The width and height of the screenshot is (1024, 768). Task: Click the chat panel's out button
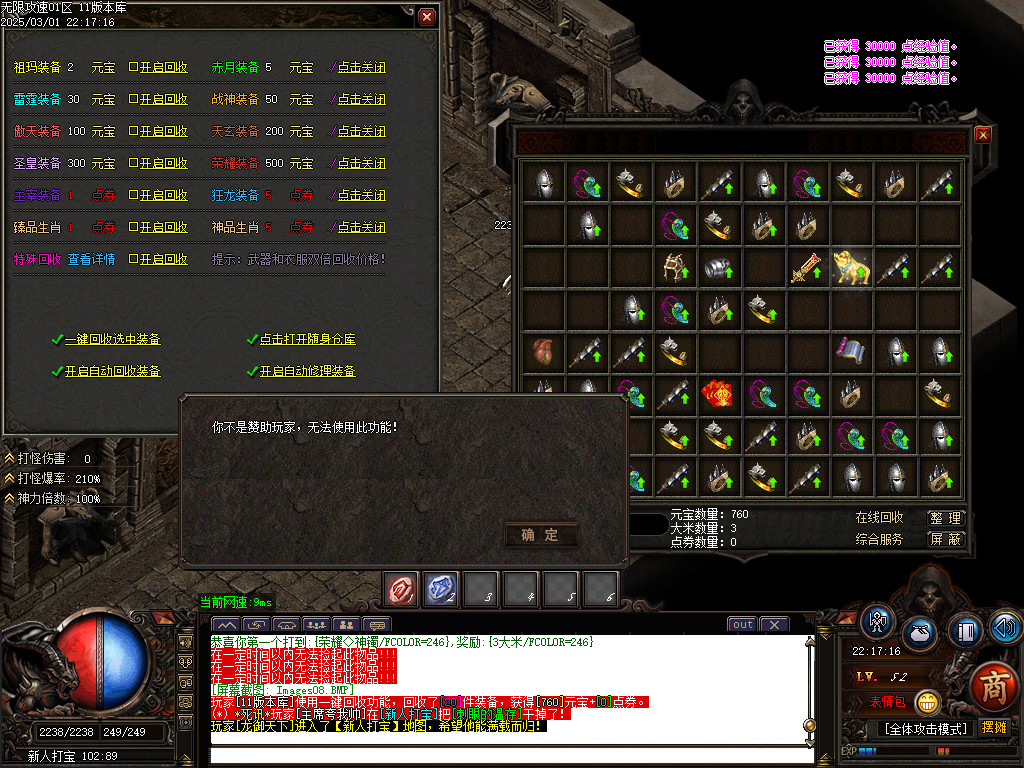[x=742, y=624]
